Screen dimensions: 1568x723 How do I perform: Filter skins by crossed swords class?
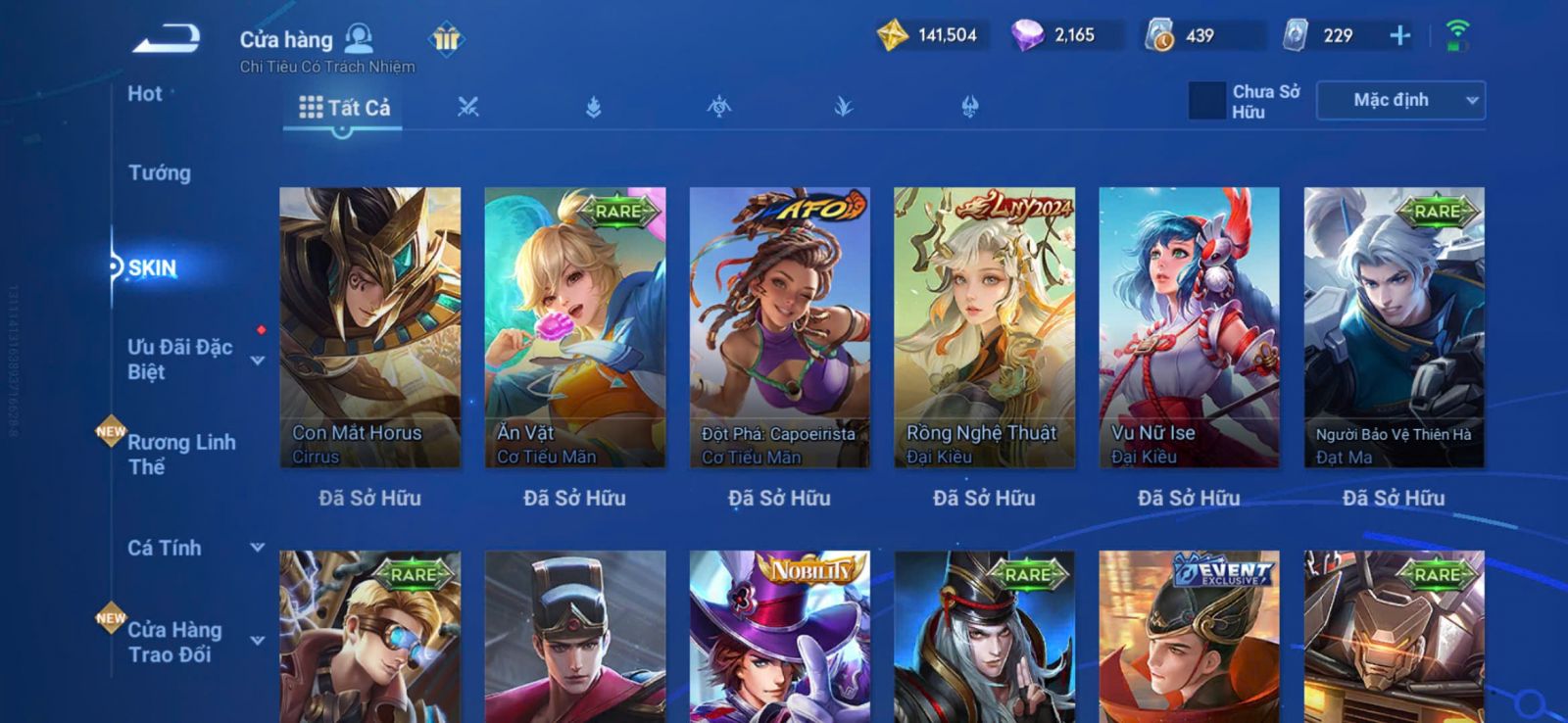468,108
